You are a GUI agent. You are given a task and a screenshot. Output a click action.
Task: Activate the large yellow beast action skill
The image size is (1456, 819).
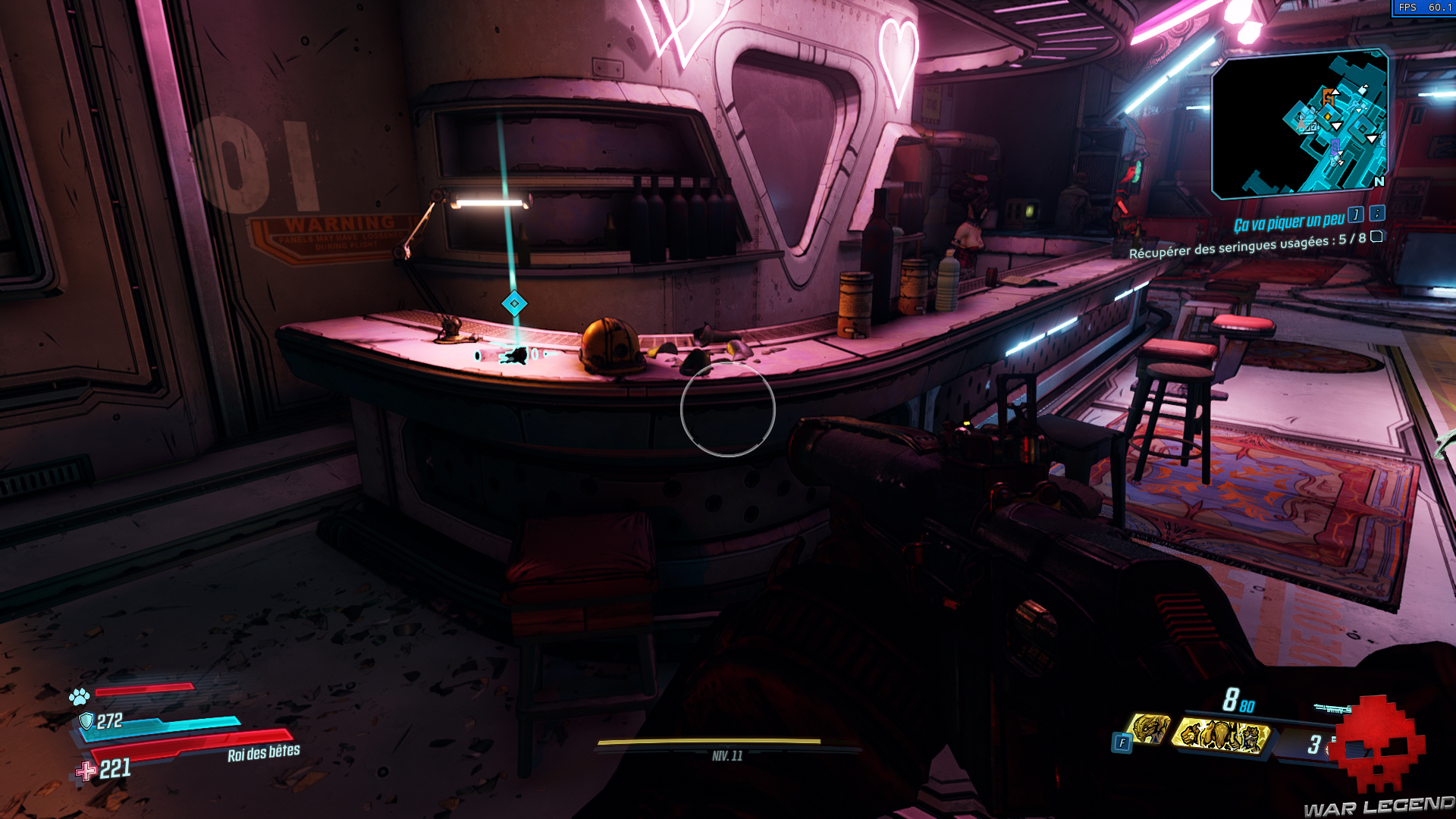tap(1221, 735)
